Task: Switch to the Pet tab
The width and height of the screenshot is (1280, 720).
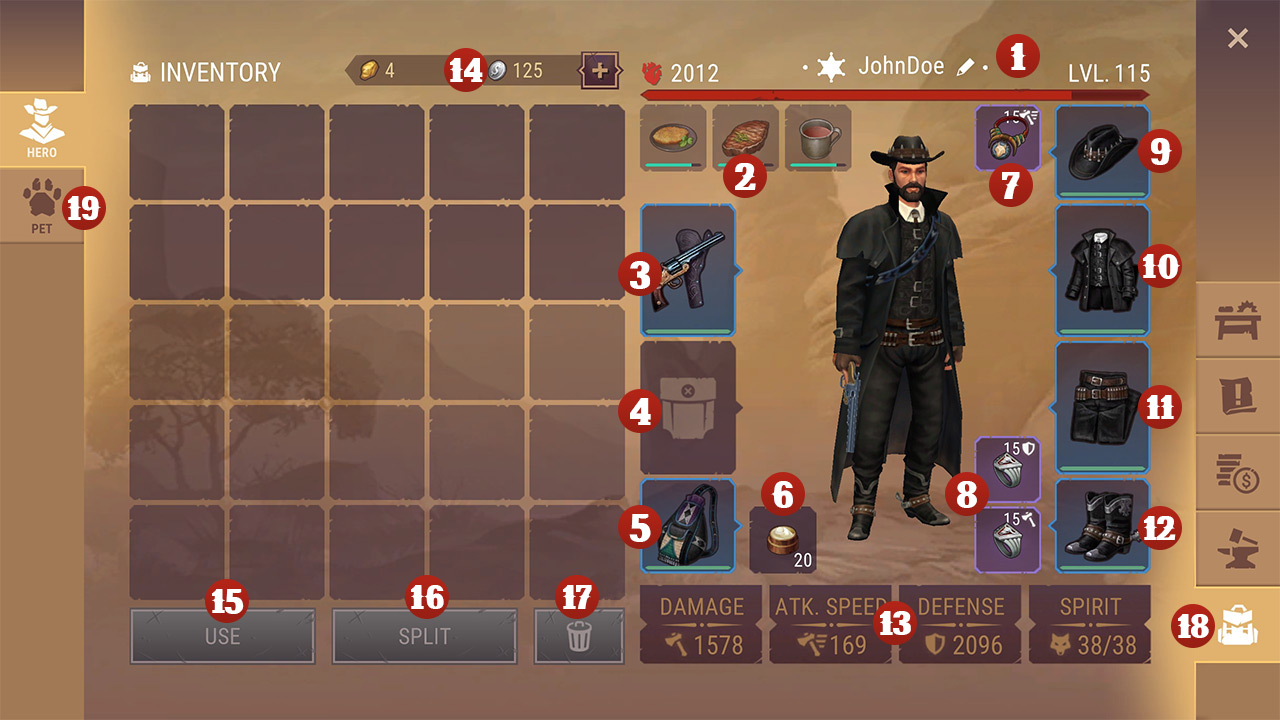Action: 40,205
